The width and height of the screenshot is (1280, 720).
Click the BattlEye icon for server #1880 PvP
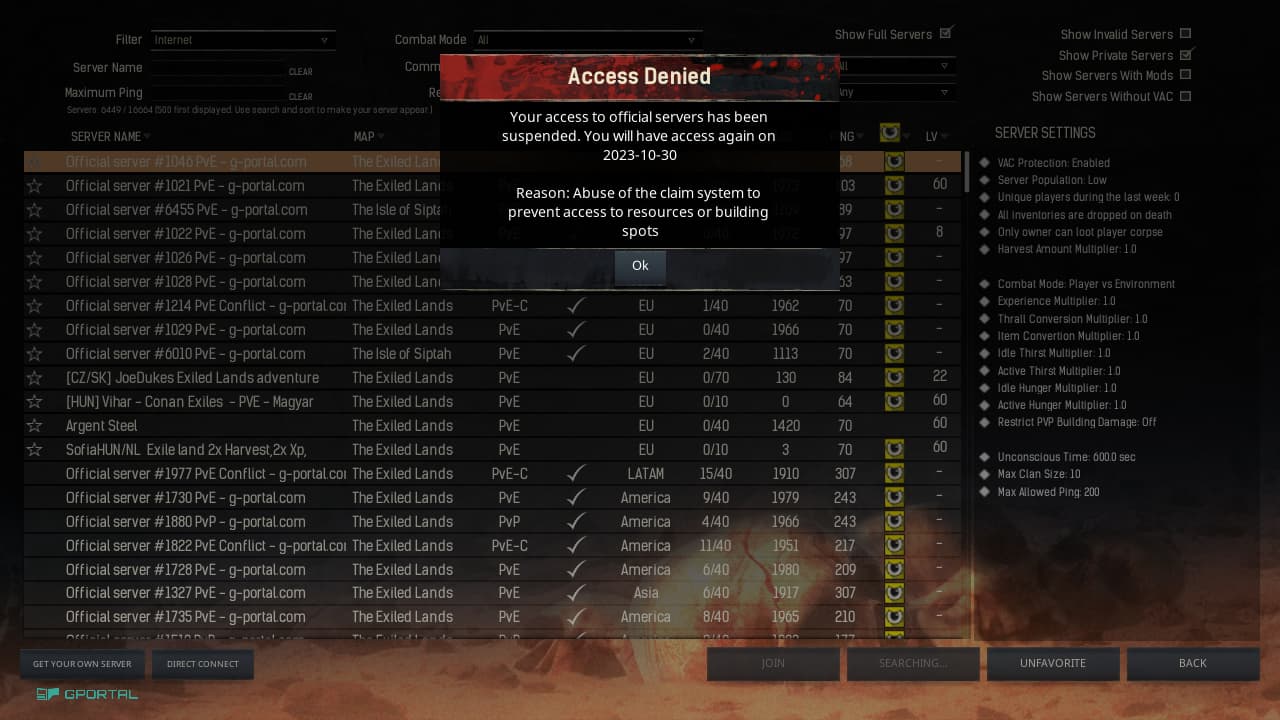894,521
